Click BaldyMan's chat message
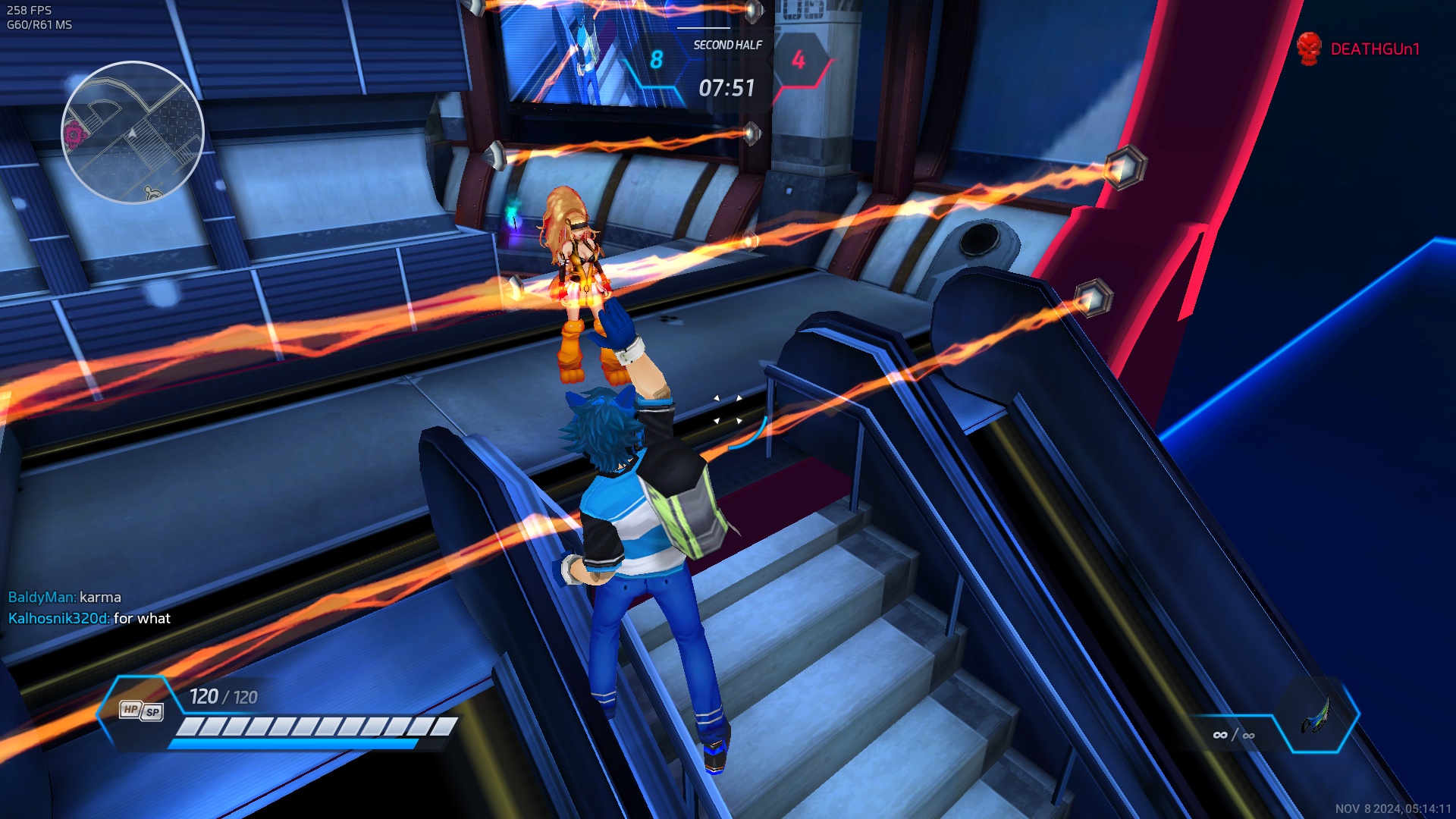The image size is (1456, 819). click(x=65, y=598)
